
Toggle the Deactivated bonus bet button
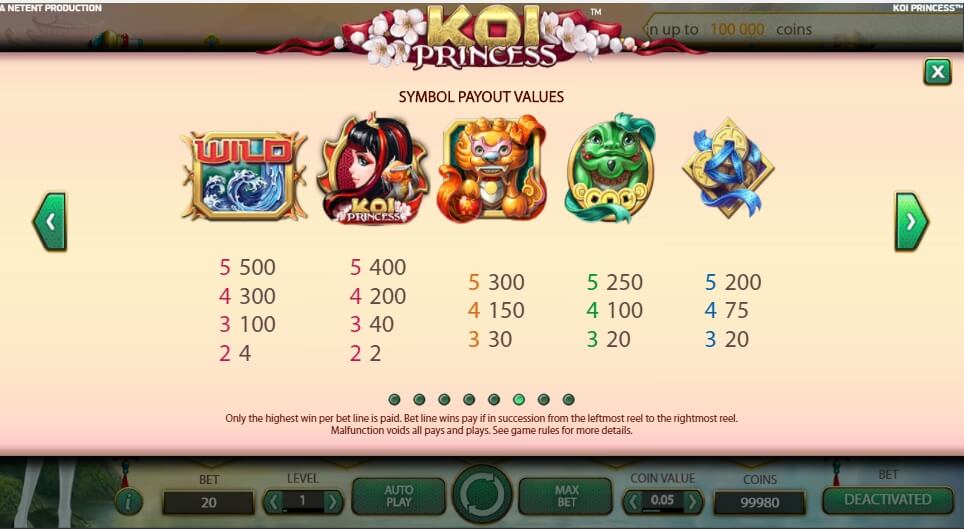tap(887, 499)
